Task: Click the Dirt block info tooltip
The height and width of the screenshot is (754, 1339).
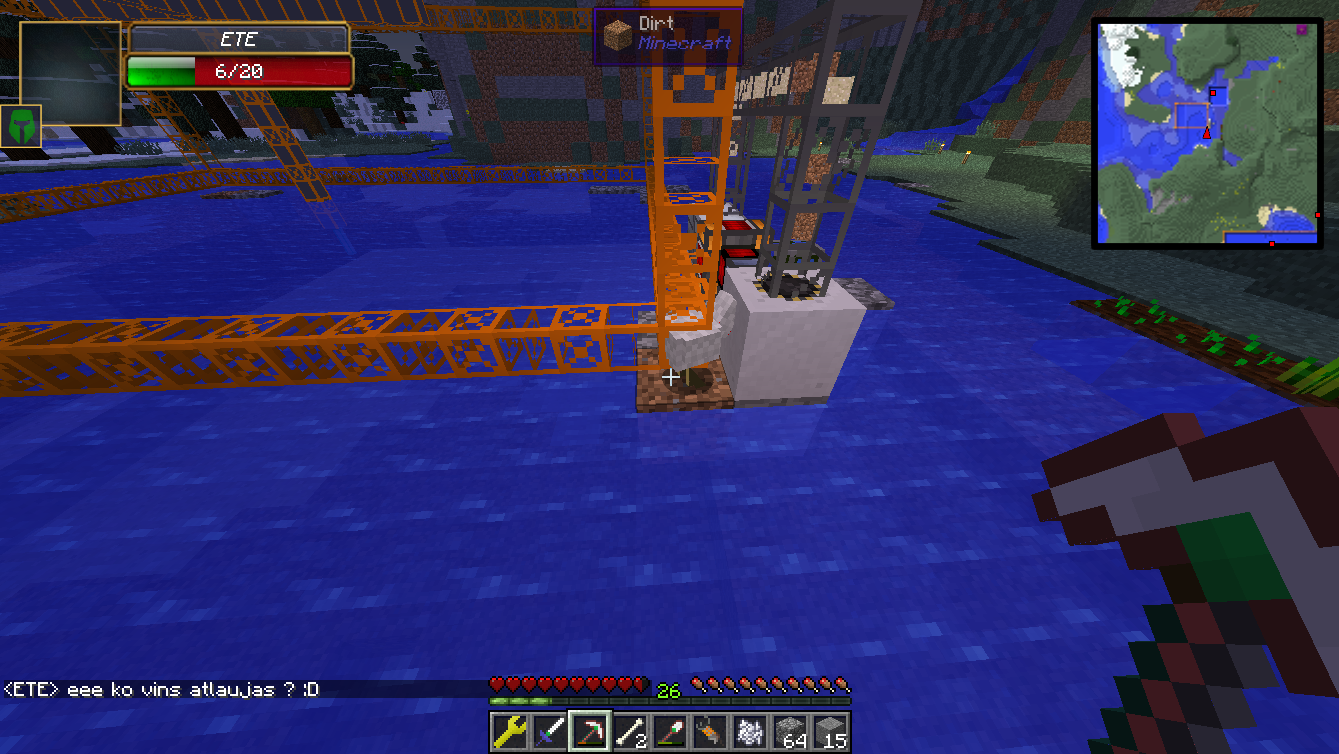Action: 667,35
